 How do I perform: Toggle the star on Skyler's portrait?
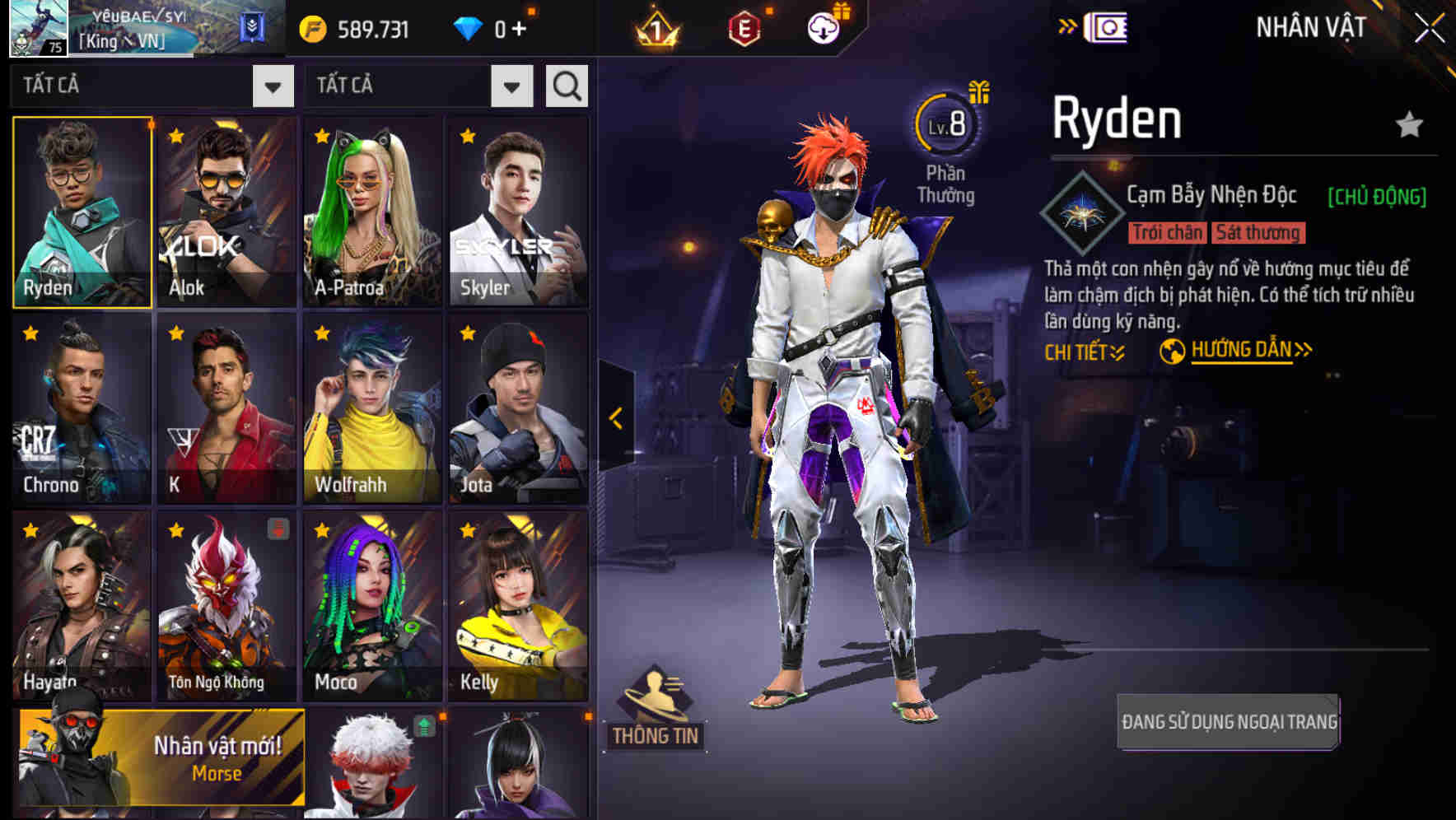(x=468, y=137)
